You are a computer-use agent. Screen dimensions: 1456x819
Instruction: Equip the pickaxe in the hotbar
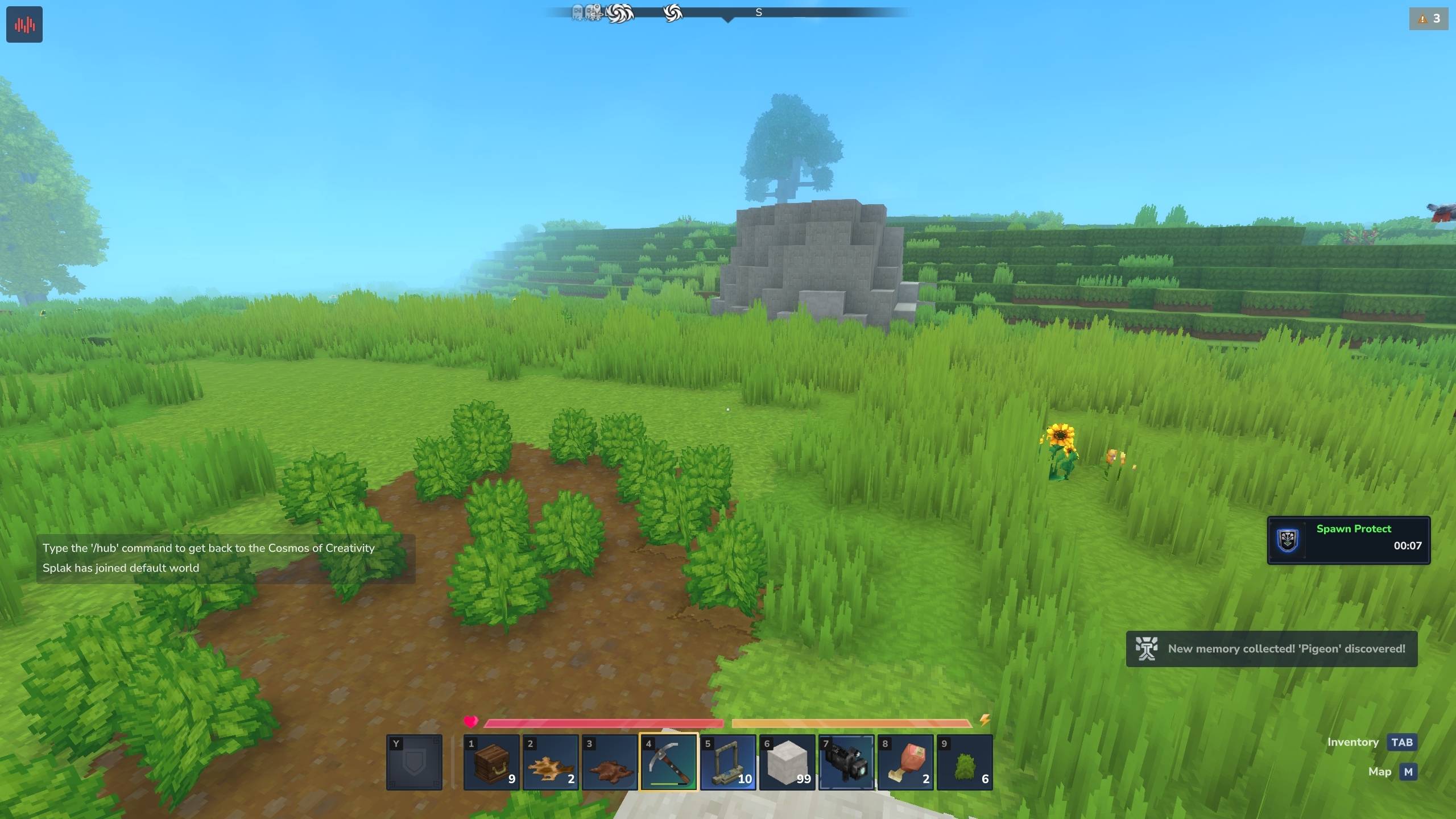coord(669,763)
